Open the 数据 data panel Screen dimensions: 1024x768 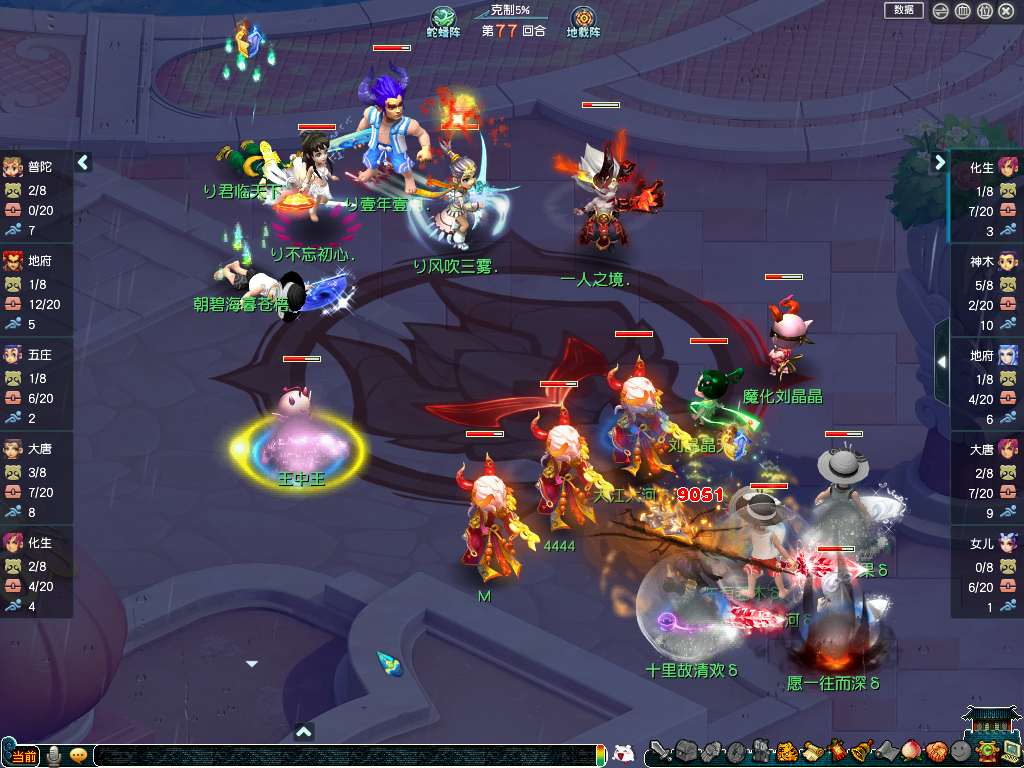point(903,10)
